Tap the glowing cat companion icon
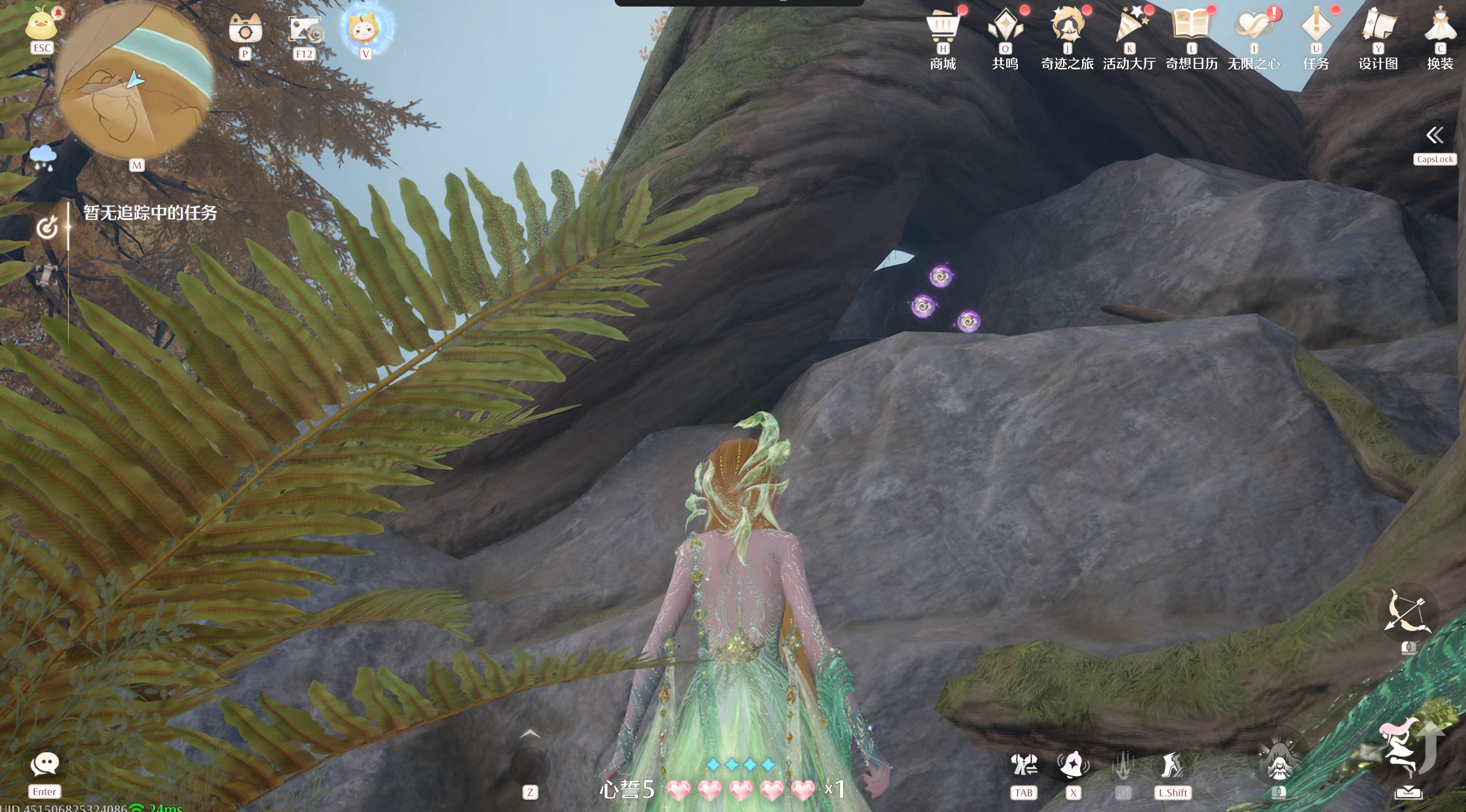Screen dimensions: 1466x812 [x=366, y=28]
